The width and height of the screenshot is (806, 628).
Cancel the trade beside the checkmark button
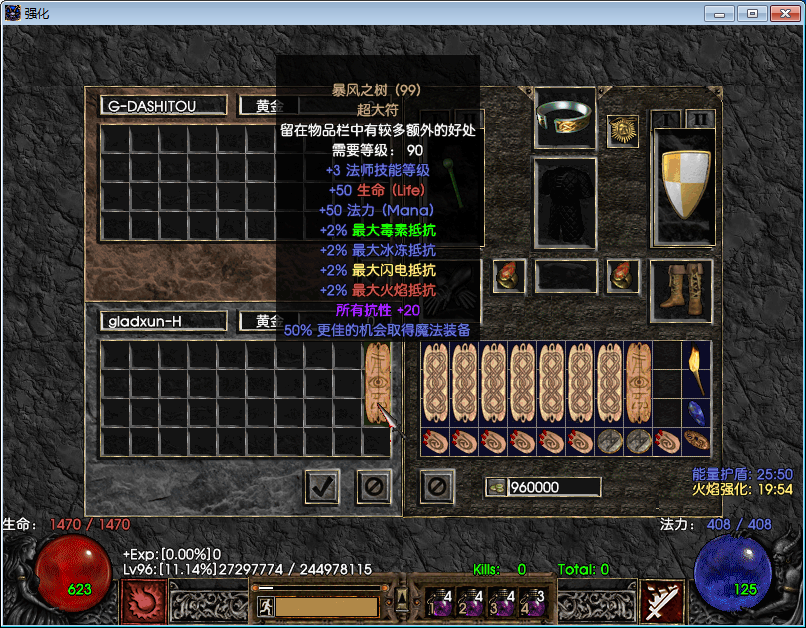[374, 487]
